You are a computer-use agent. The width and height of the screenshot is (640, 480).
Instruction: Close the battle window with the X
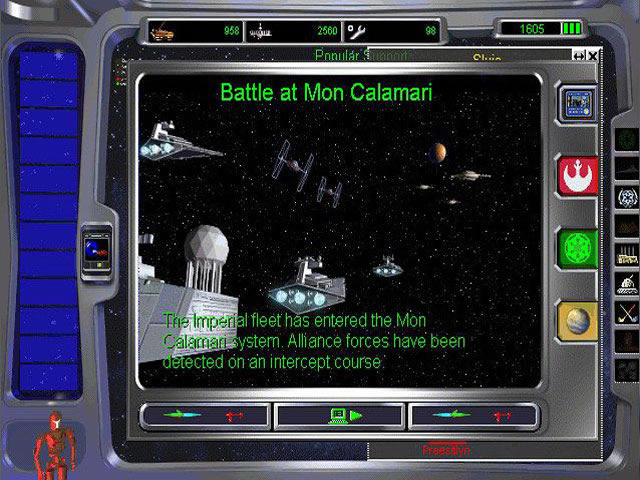tap(593, 56)
